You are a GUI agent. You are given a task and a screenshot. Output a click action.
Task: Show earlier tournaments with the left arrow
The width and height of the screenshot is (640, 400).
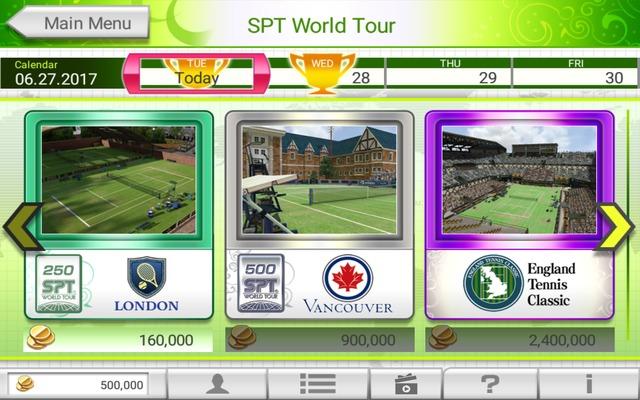19,226
